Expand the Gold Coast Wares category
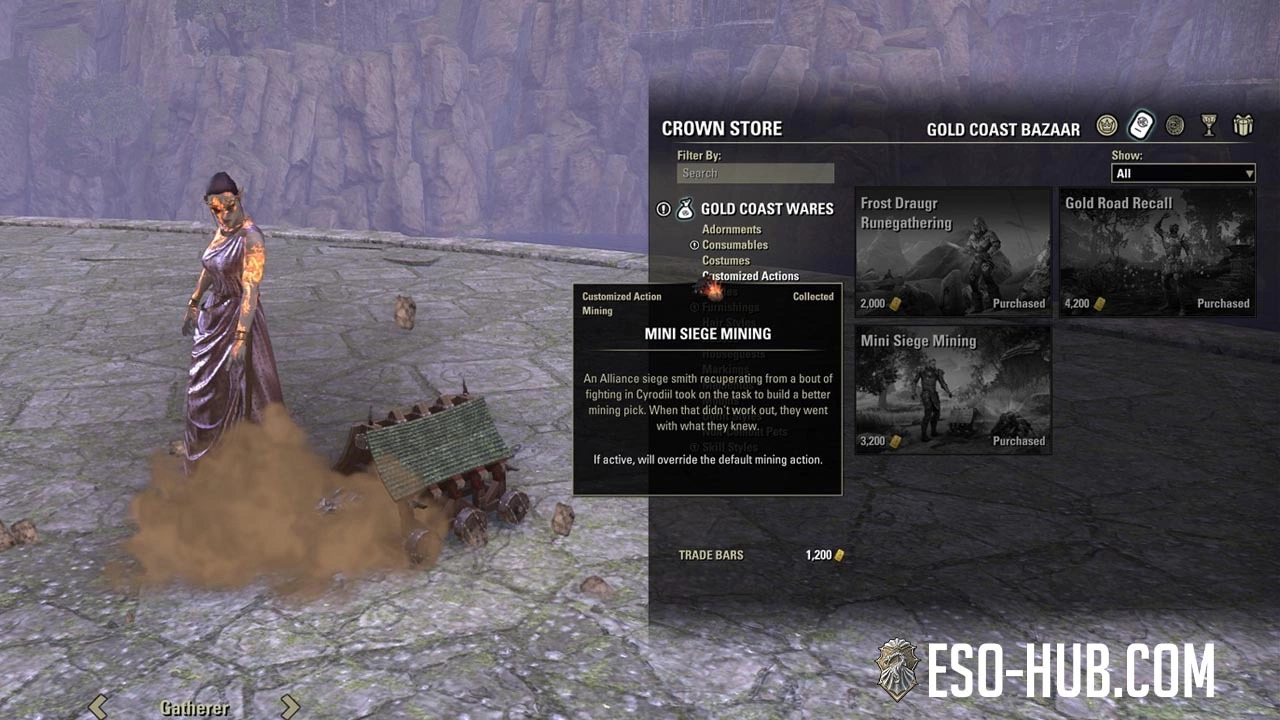The height and width of the screenshot is (720, 1280). click(766, 209)
